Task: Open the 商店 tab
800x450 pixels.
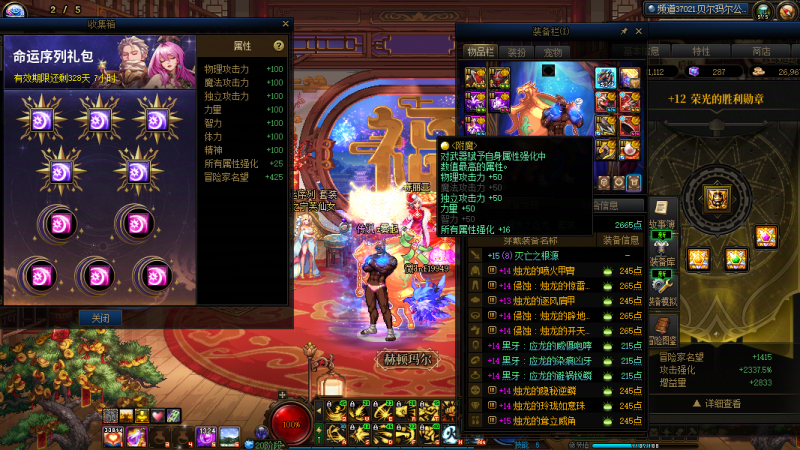Action: pos(761,51)
